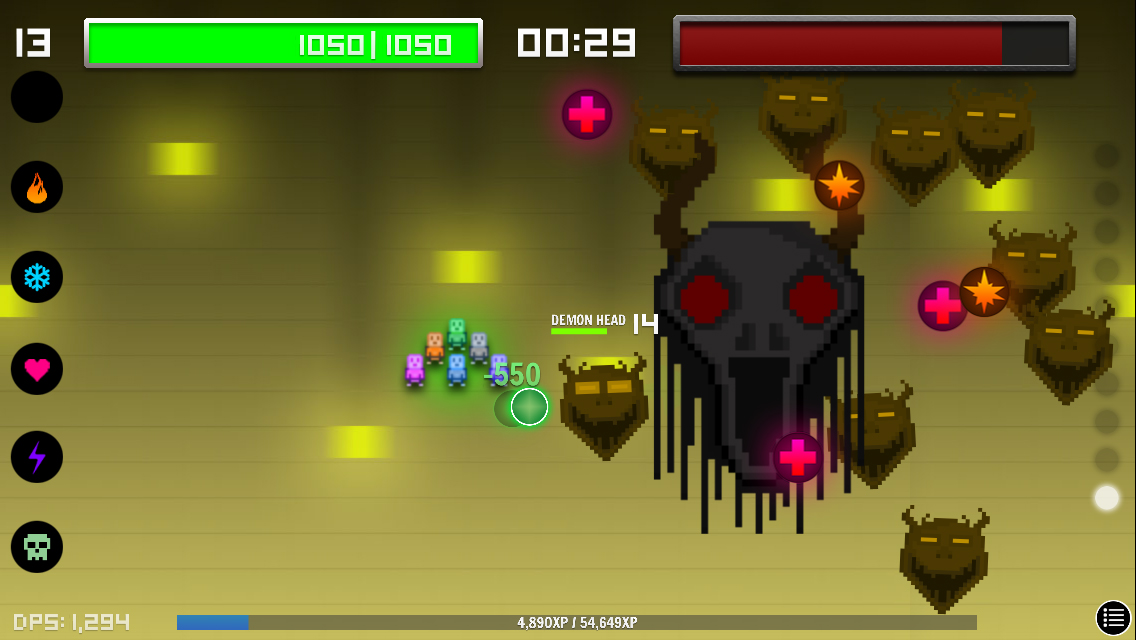Activate the orange fire ability
This screenshot has width=1136, height=640.
click(x=37, y=187)
